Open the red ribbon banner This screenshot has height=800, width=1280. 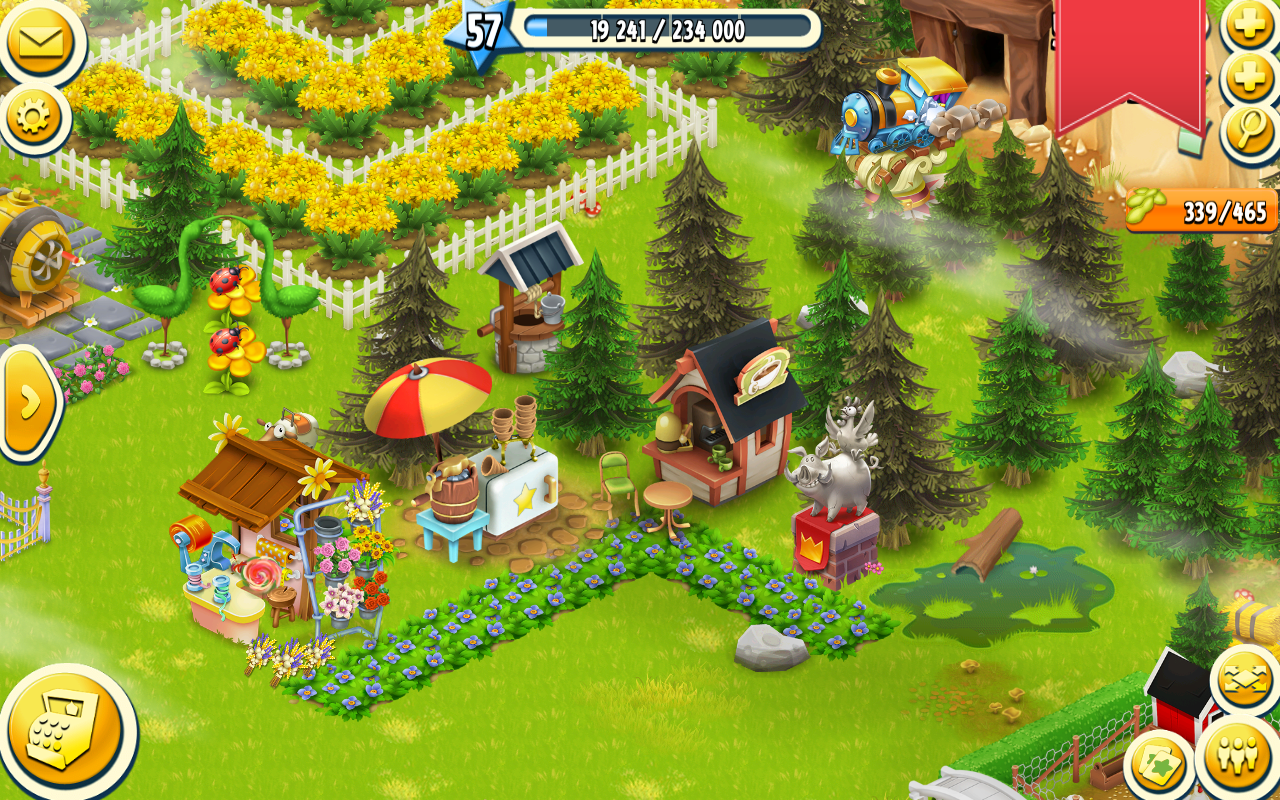point(1129,62)
